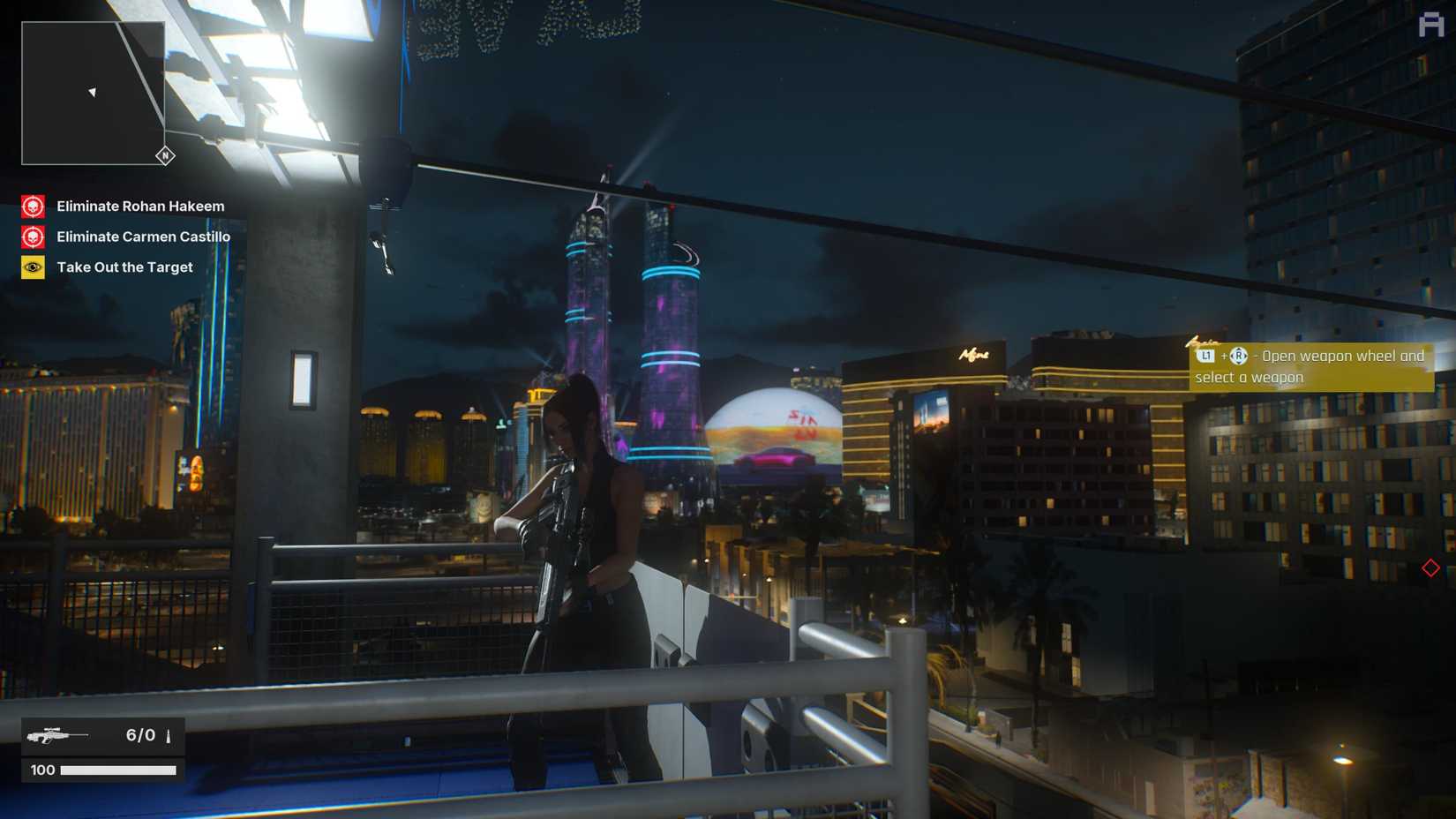Click the red diamond target marker on the right
1456x819 pixels.
pyautogui.click(x=1431, y=569)
